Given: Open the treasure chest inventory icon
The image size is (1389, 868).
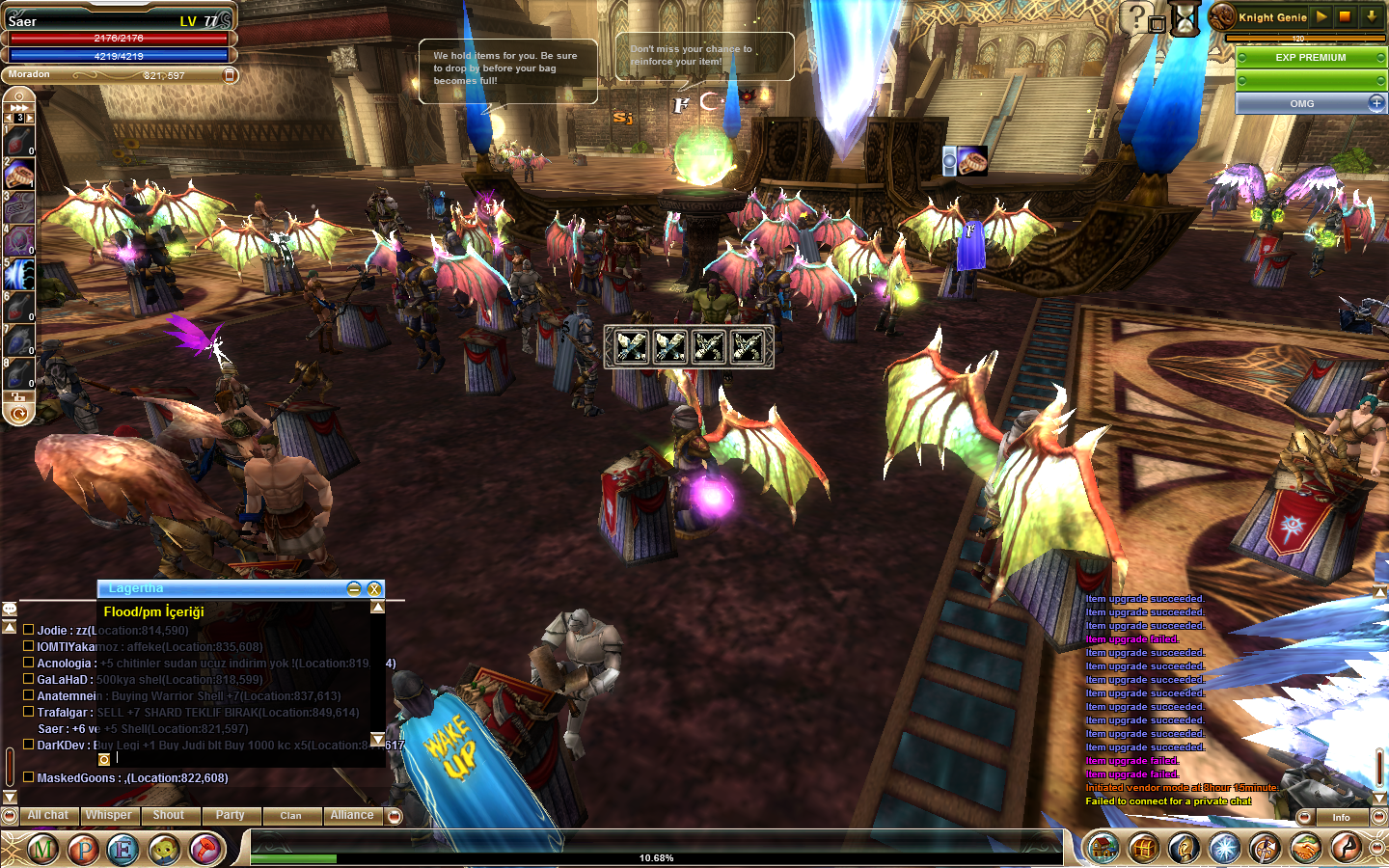Looking at the screenshot, I should click(1143, 849).
